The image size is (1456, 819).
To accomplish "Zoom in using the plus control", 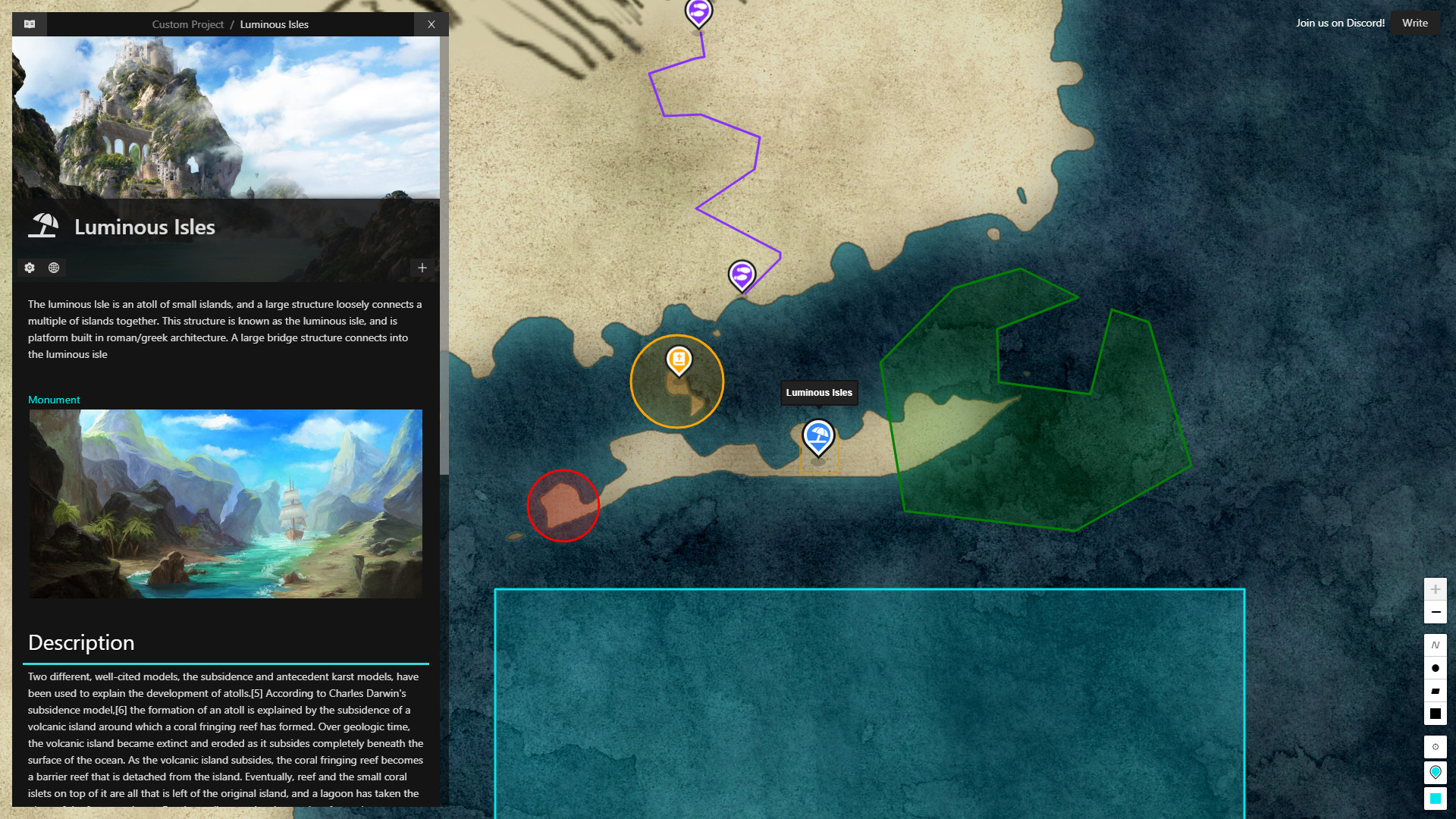I will (x=1436, y=588).
